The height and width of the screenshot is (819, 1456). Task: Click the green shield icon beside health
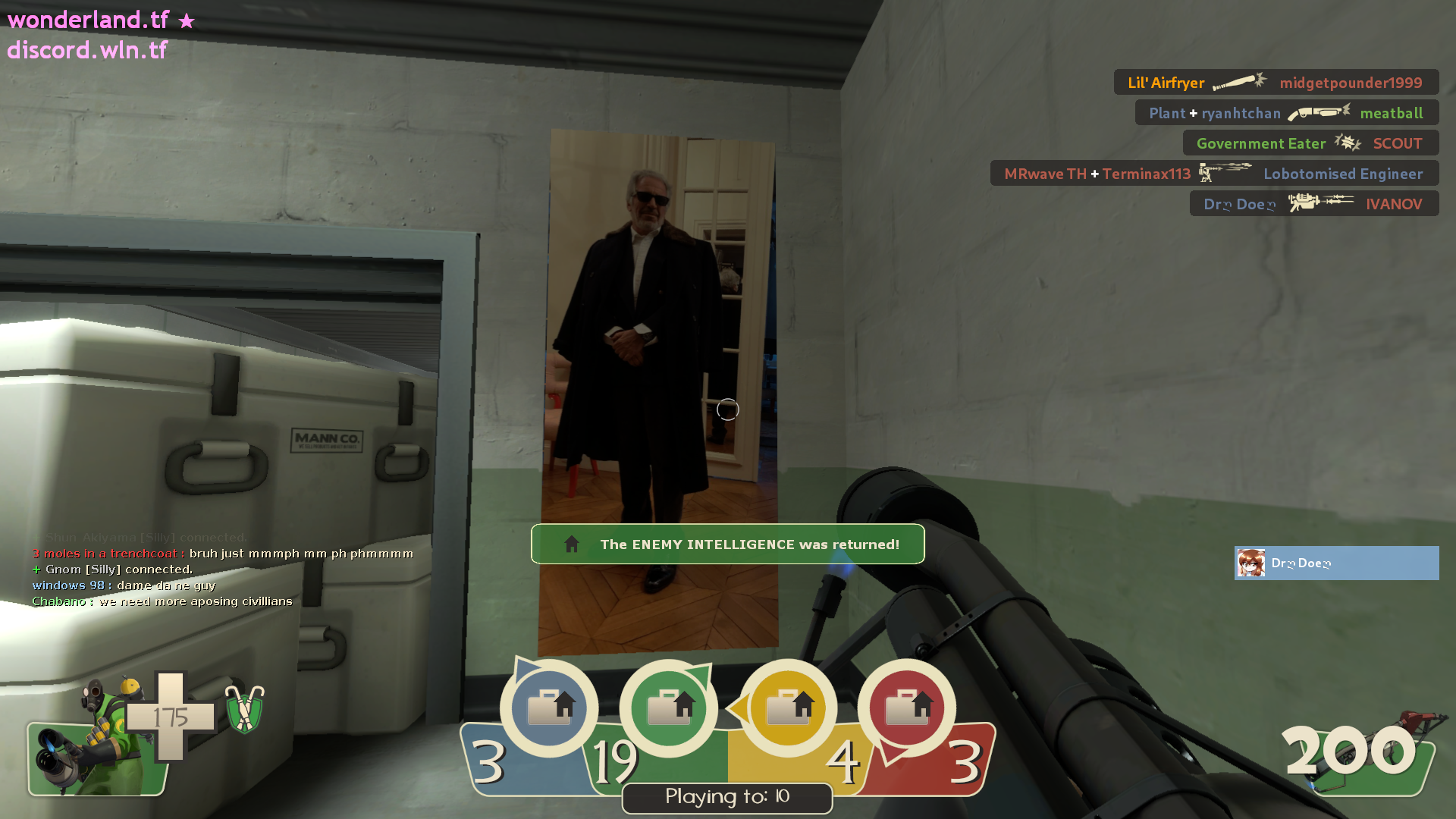point(244,710)
